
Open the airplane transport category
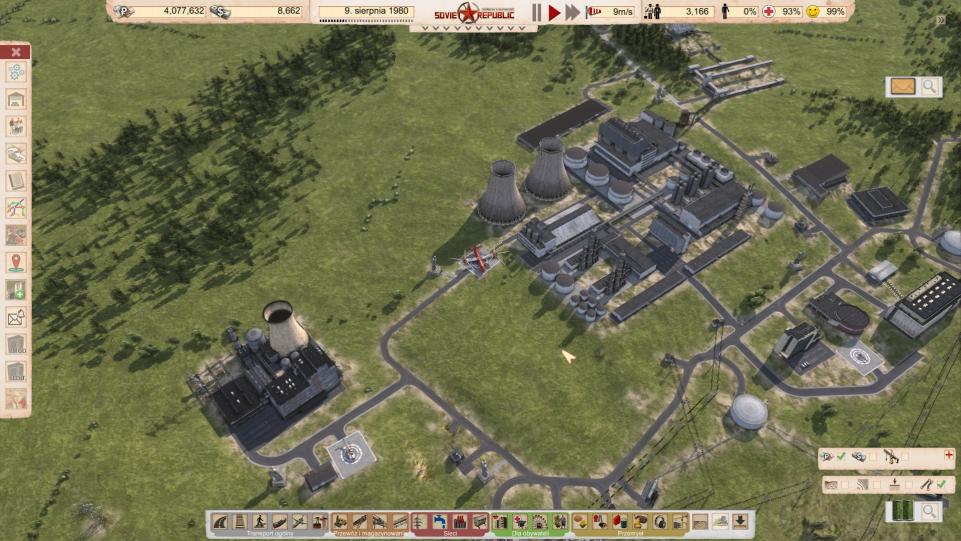tap(300, 521)
